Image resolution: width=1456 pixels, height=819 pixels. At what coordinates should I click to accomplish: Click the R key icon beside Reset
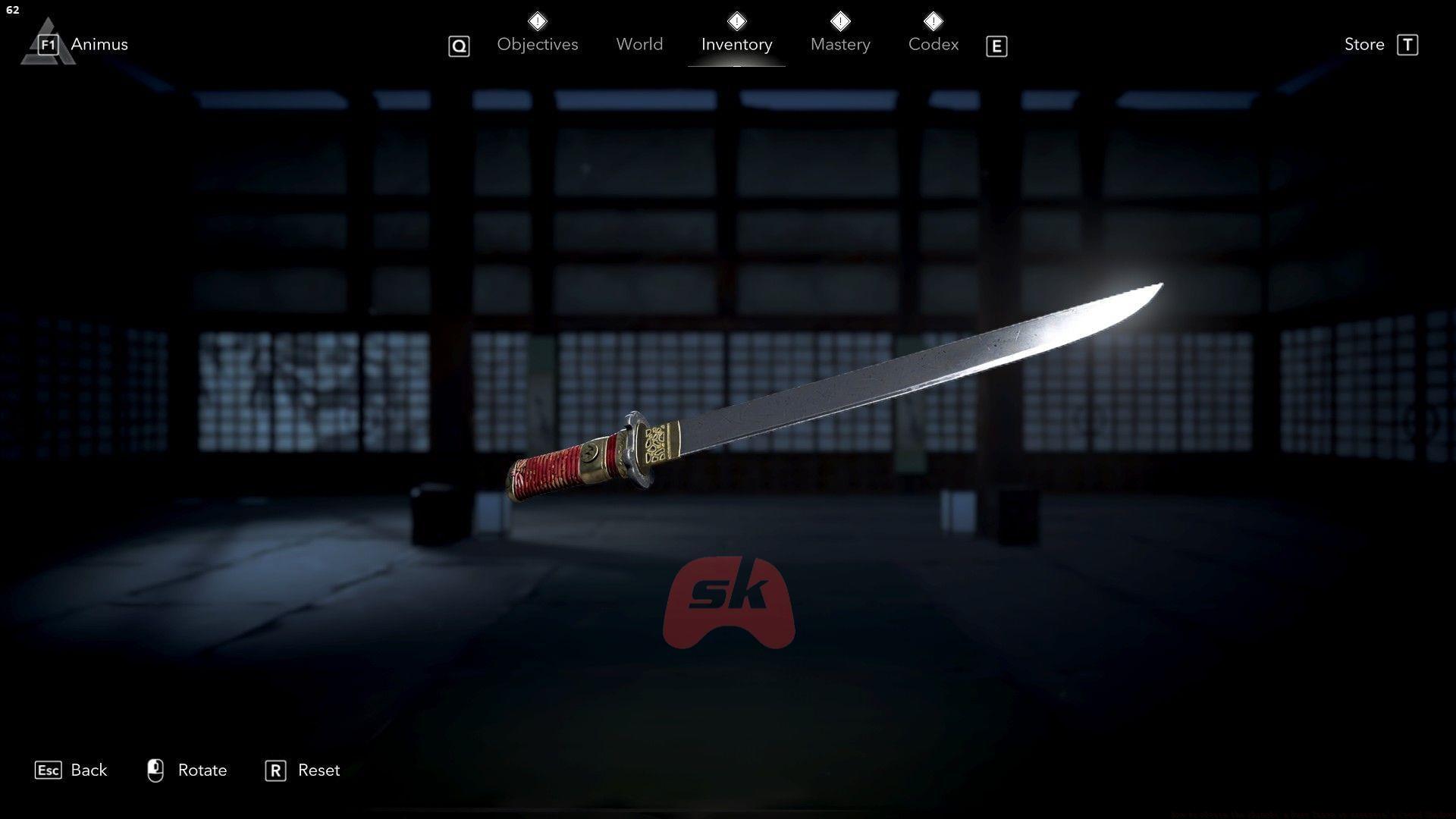276,770
